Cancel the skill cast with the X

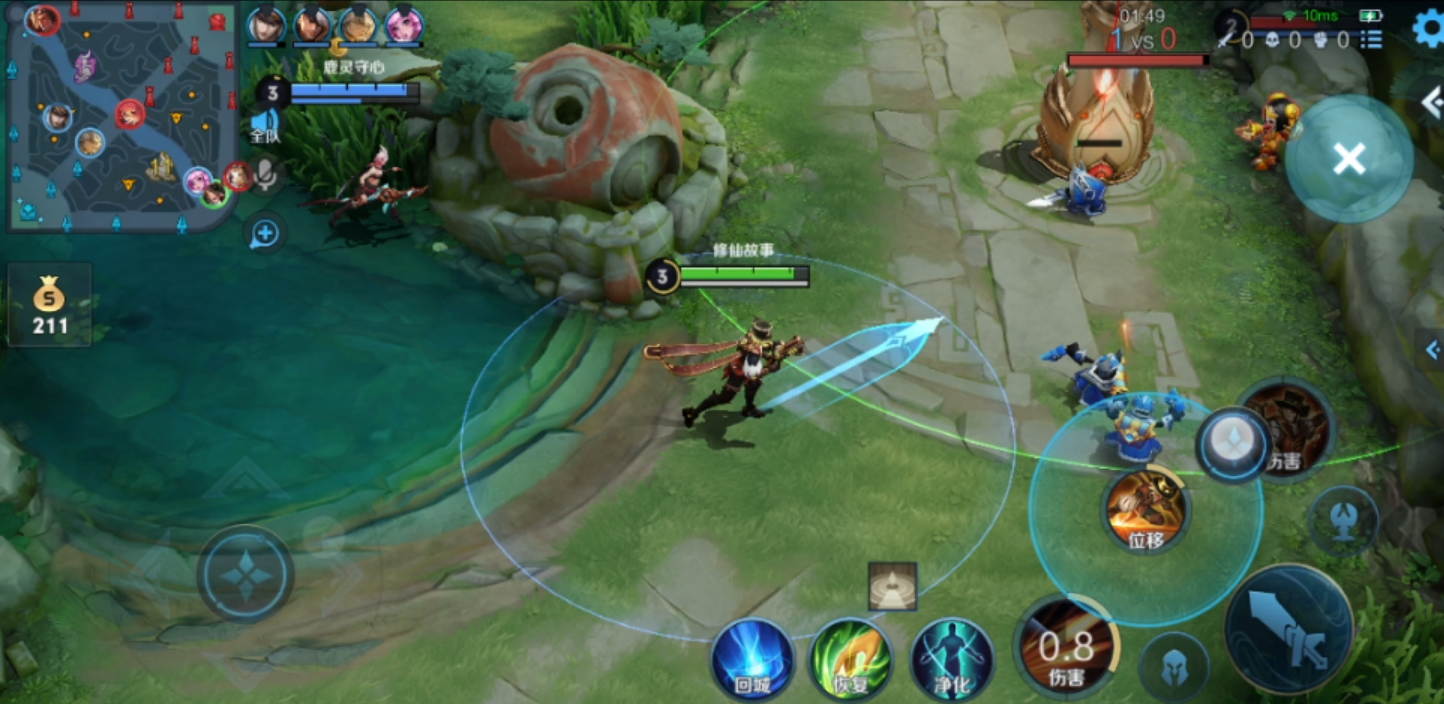[1349, 158]
